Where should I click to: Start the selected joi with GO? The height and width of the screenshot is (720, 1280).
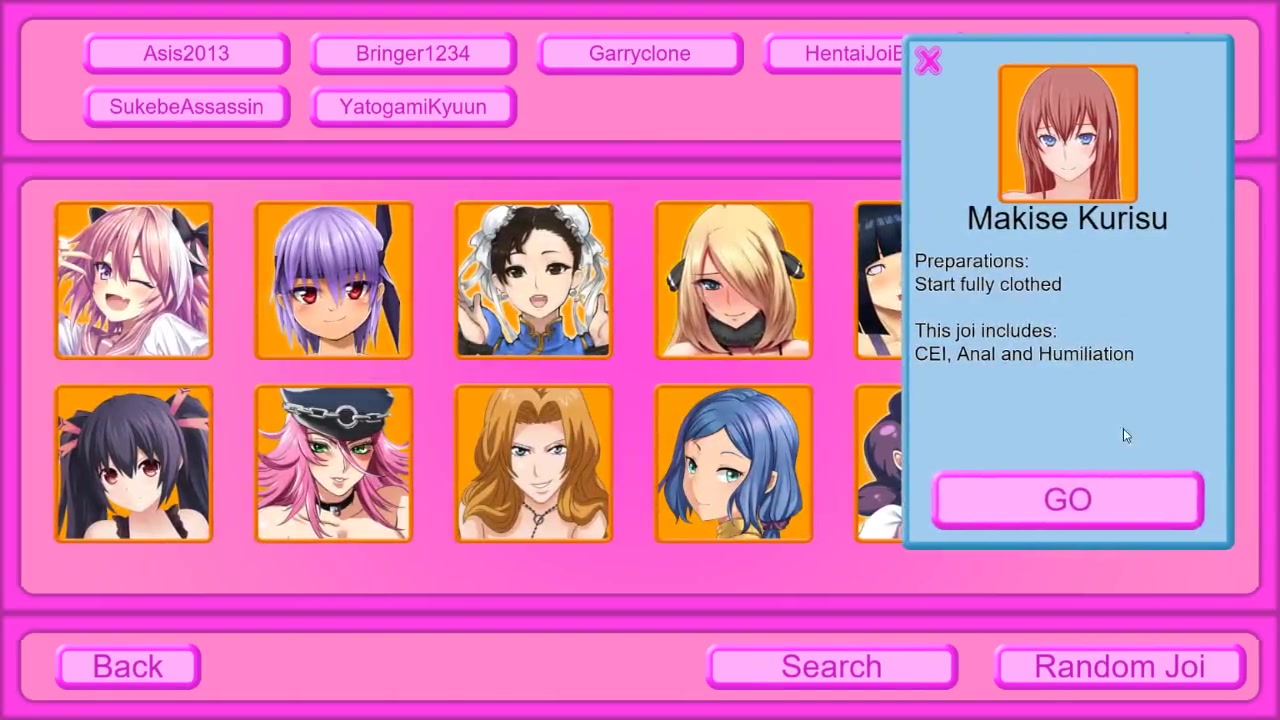pyautogui.click(x=1067, y=500)
